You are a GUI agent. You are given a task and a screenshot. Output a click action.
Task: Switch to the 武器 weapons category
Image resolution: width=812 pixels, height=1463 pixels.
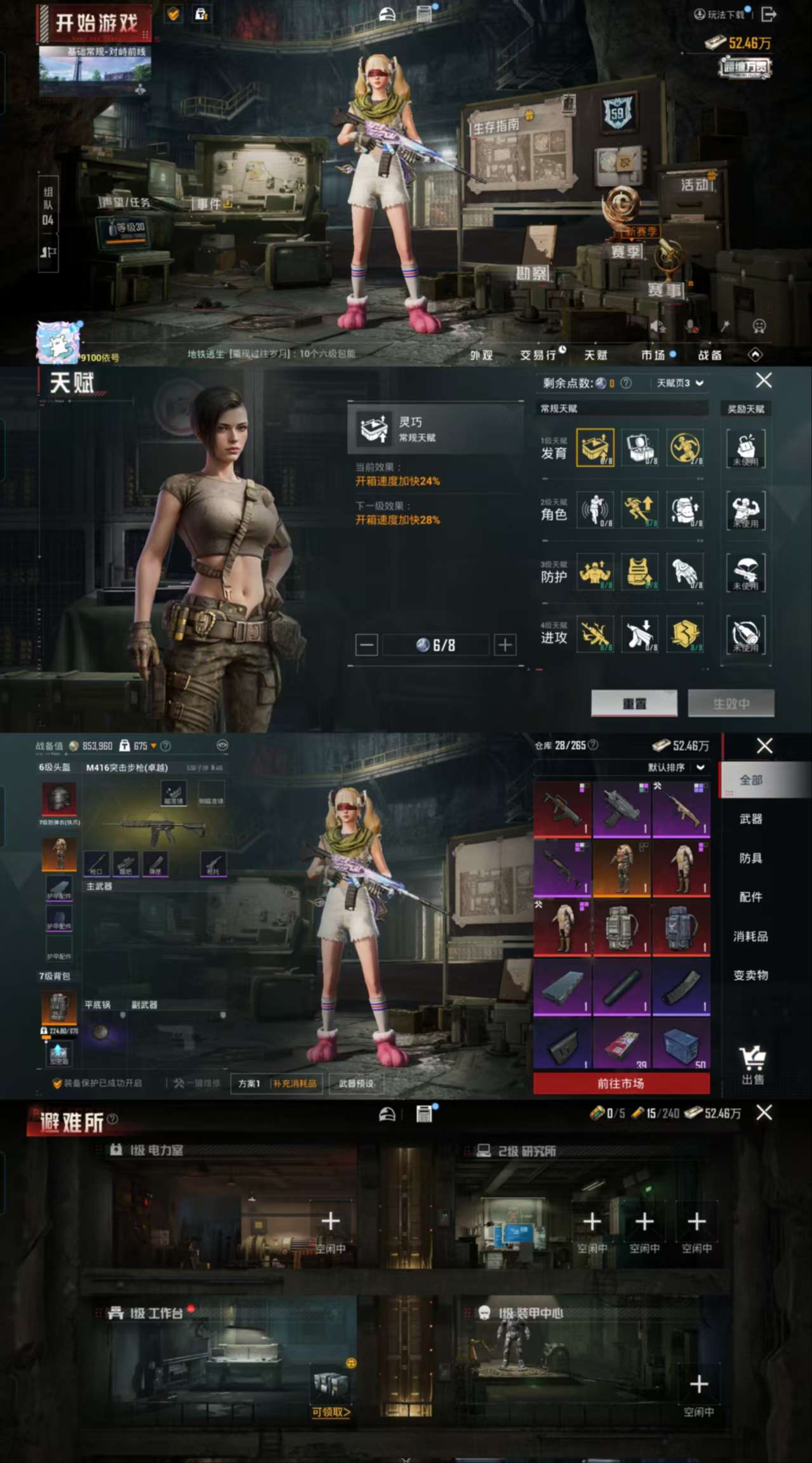750,819
